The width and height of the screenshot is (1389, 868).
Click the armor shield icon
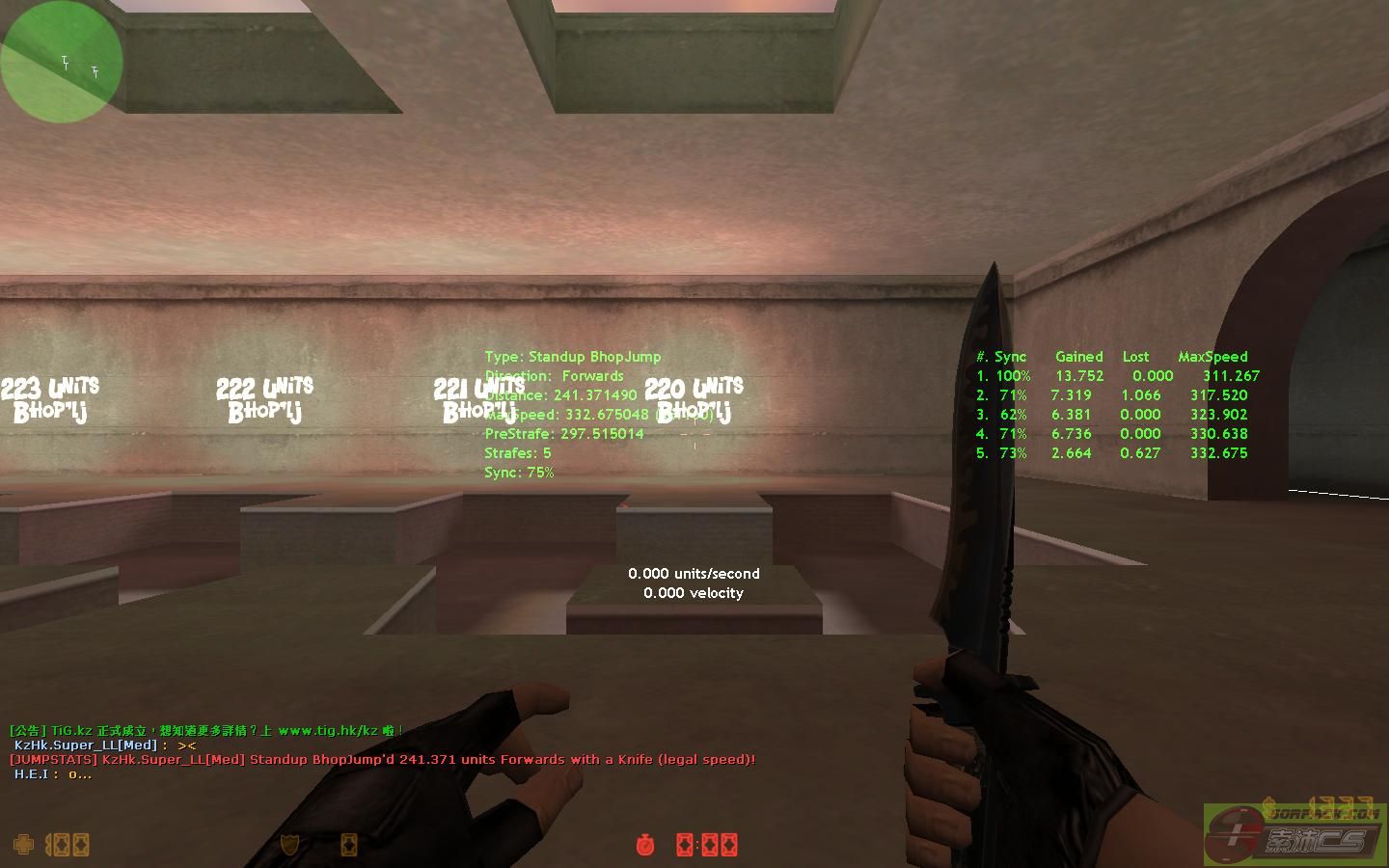(288, 845)
